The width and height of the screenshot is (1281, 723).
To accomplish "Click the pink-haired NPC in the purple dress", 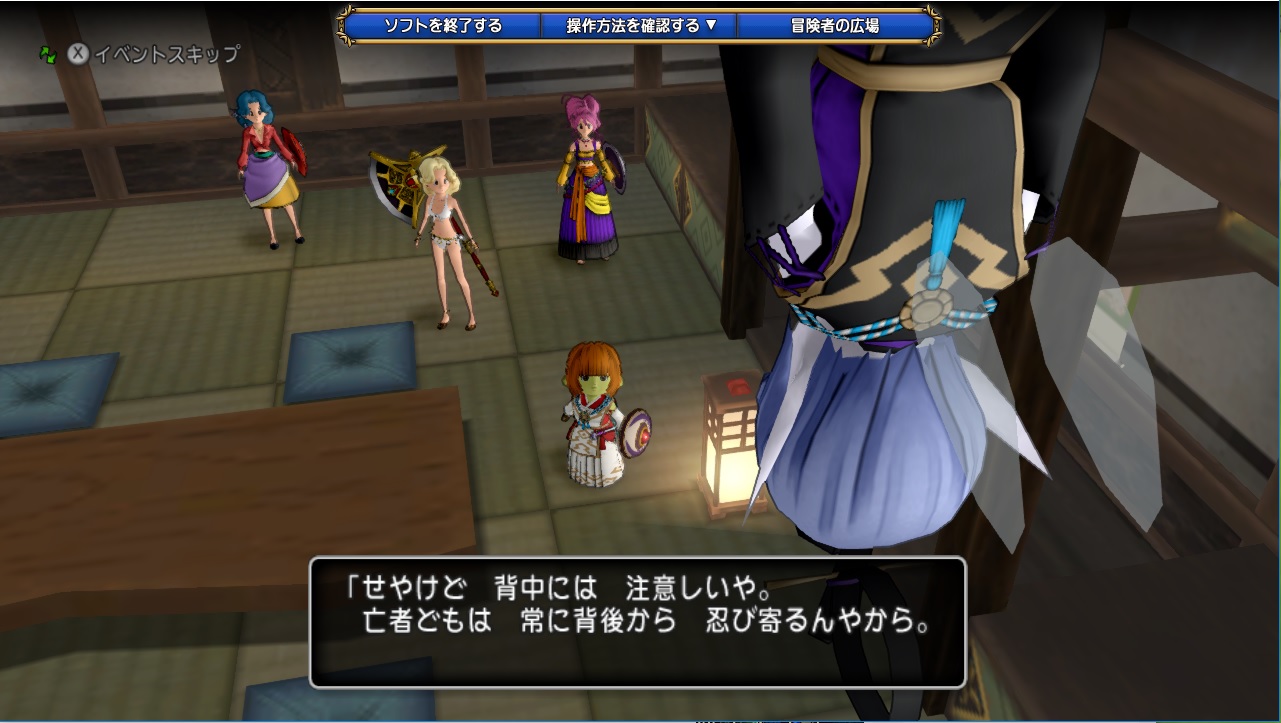I will point(585,180).
